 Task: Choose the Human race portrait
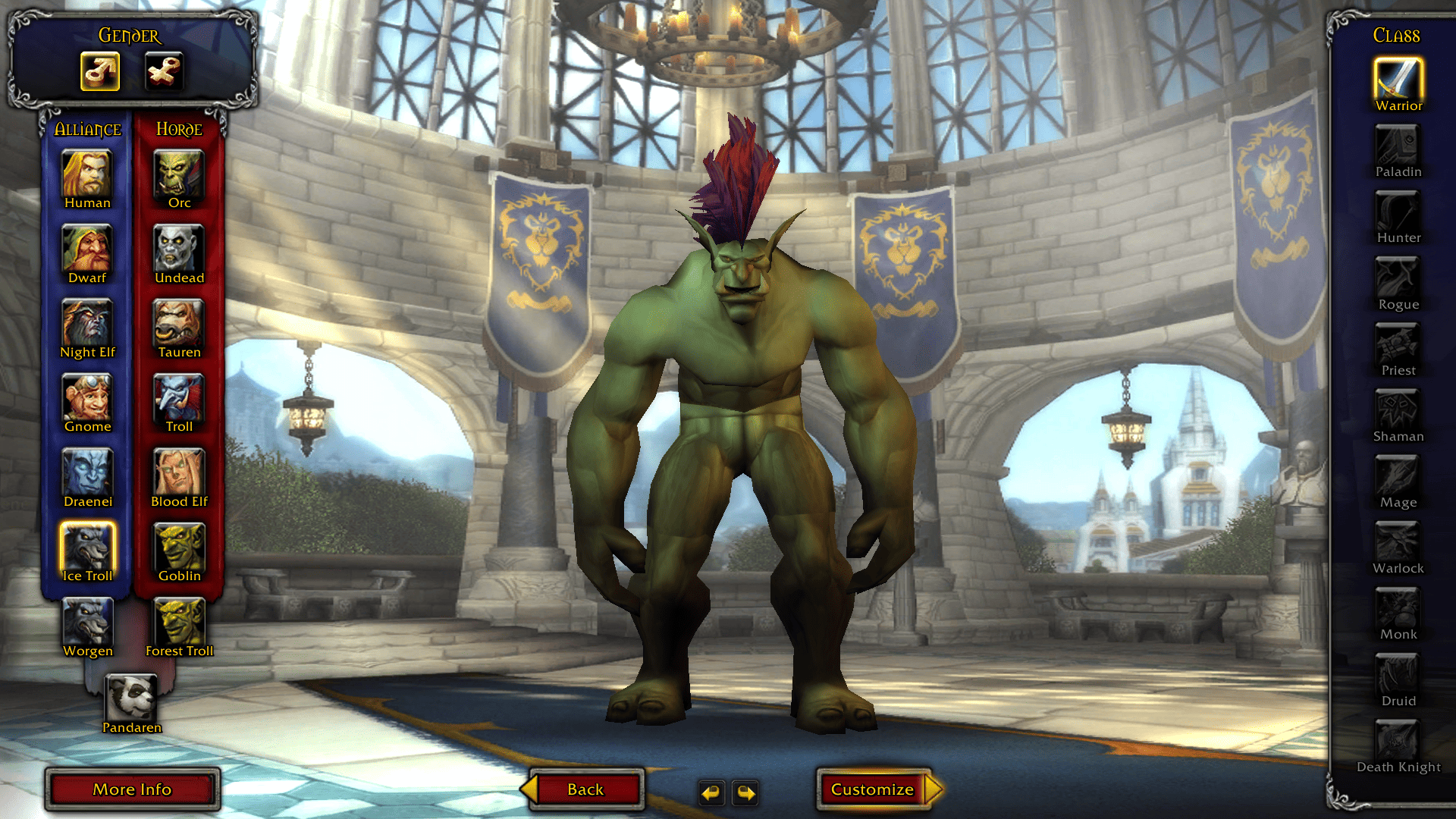point(87,174)
